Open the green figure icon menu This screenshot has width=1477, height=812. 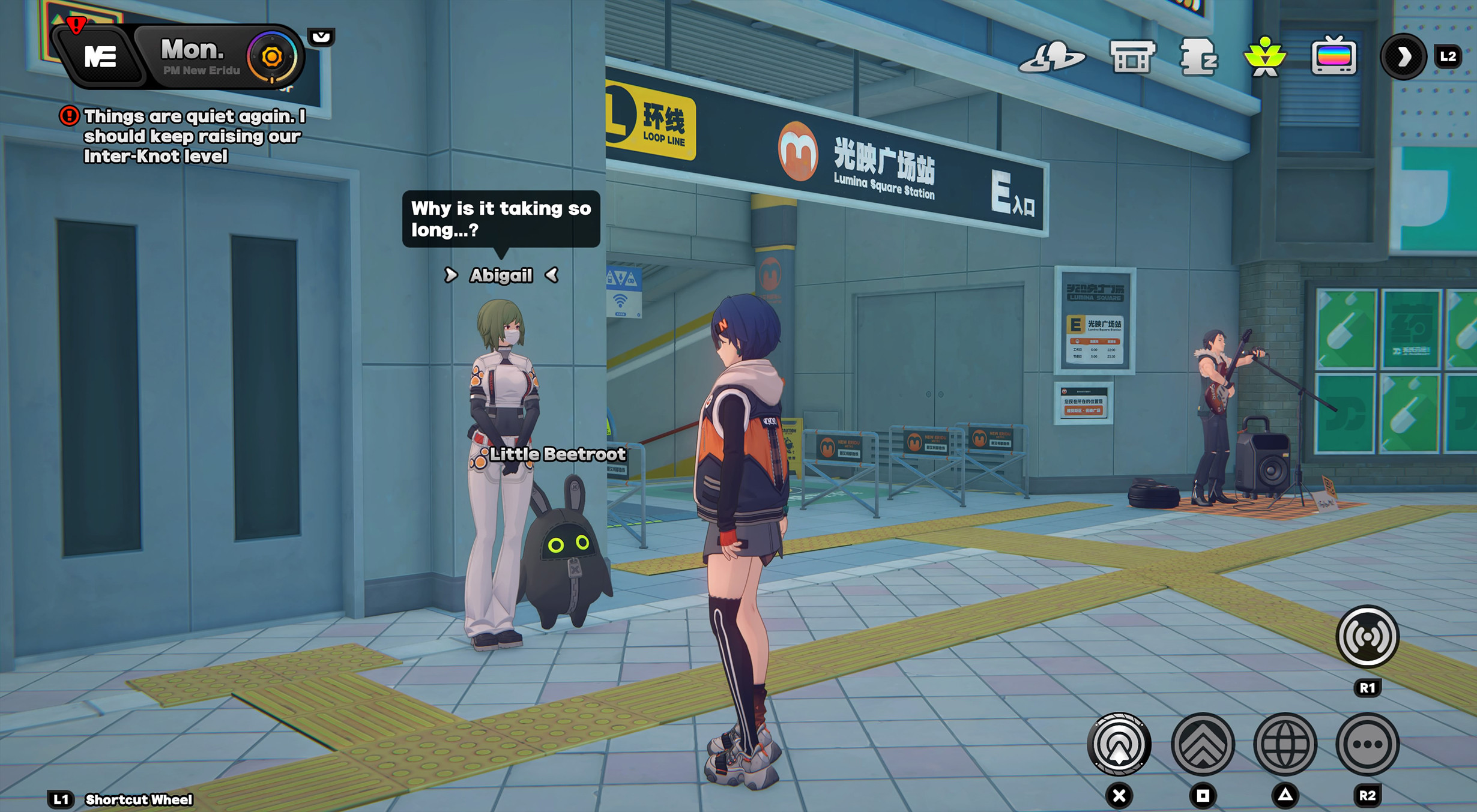pyautogui.click(x=1265, y=58)
